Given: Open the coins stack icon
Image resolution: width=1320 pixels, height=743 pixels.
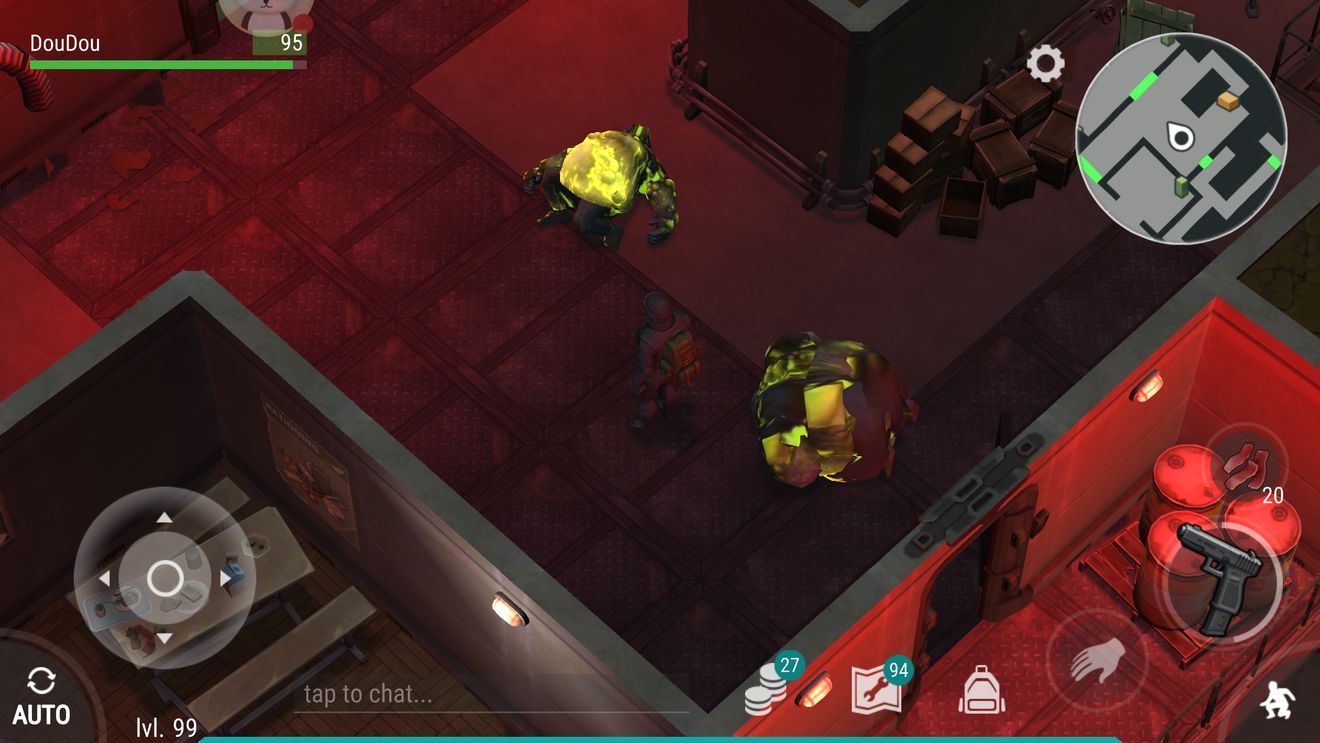Looking at the screenshot, I should pyautogui.click(x=767, y=689).
